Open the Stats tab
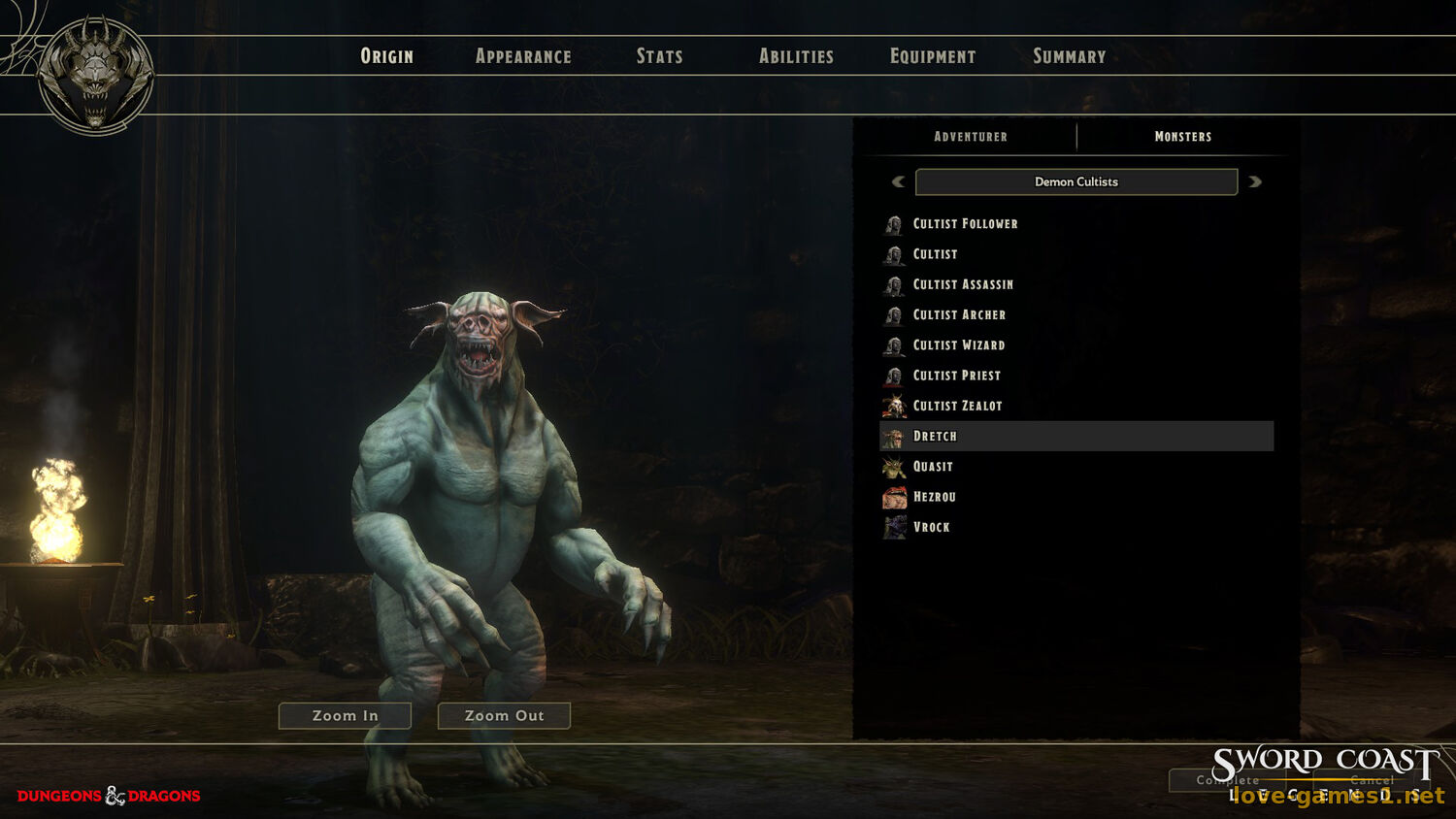 (659, 56)
